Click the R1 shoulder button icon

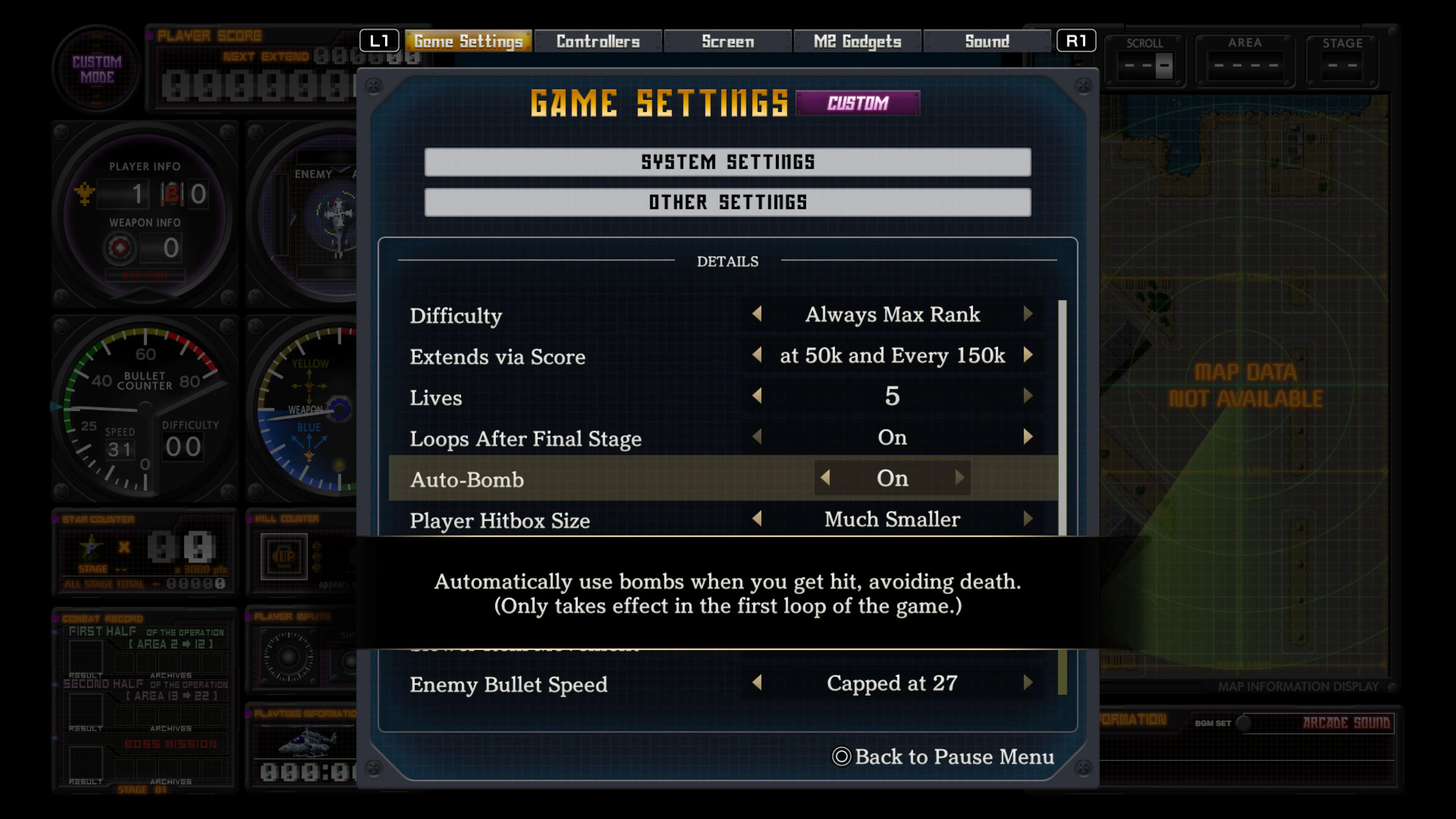pyautogui.click(x=1077, y=40)
